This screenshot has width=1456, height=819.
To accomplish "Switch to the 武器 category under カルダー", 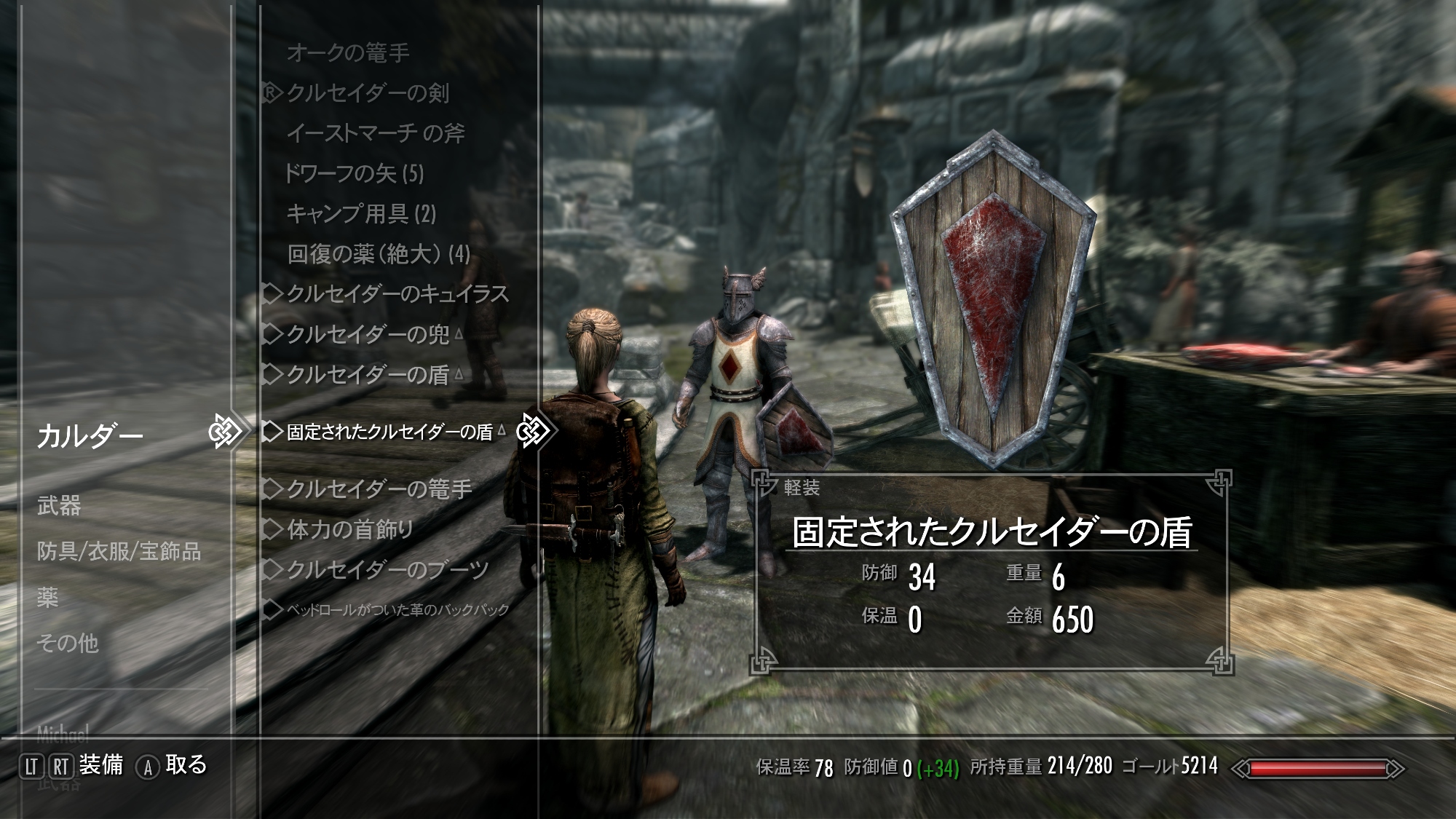I will pos(59,506).
